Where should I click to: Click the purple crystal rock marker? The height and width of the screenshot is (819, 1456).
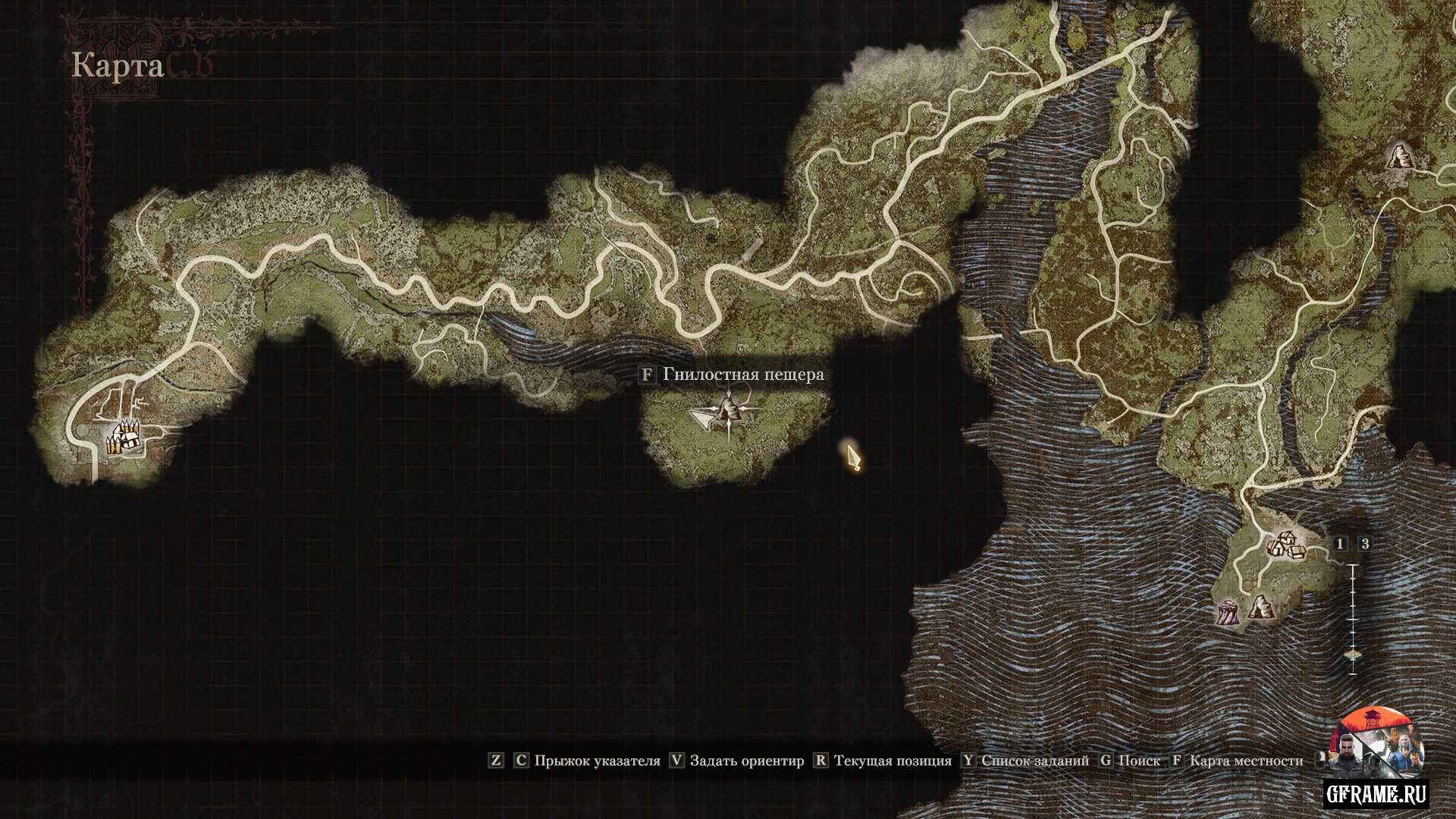(1228, 611)
